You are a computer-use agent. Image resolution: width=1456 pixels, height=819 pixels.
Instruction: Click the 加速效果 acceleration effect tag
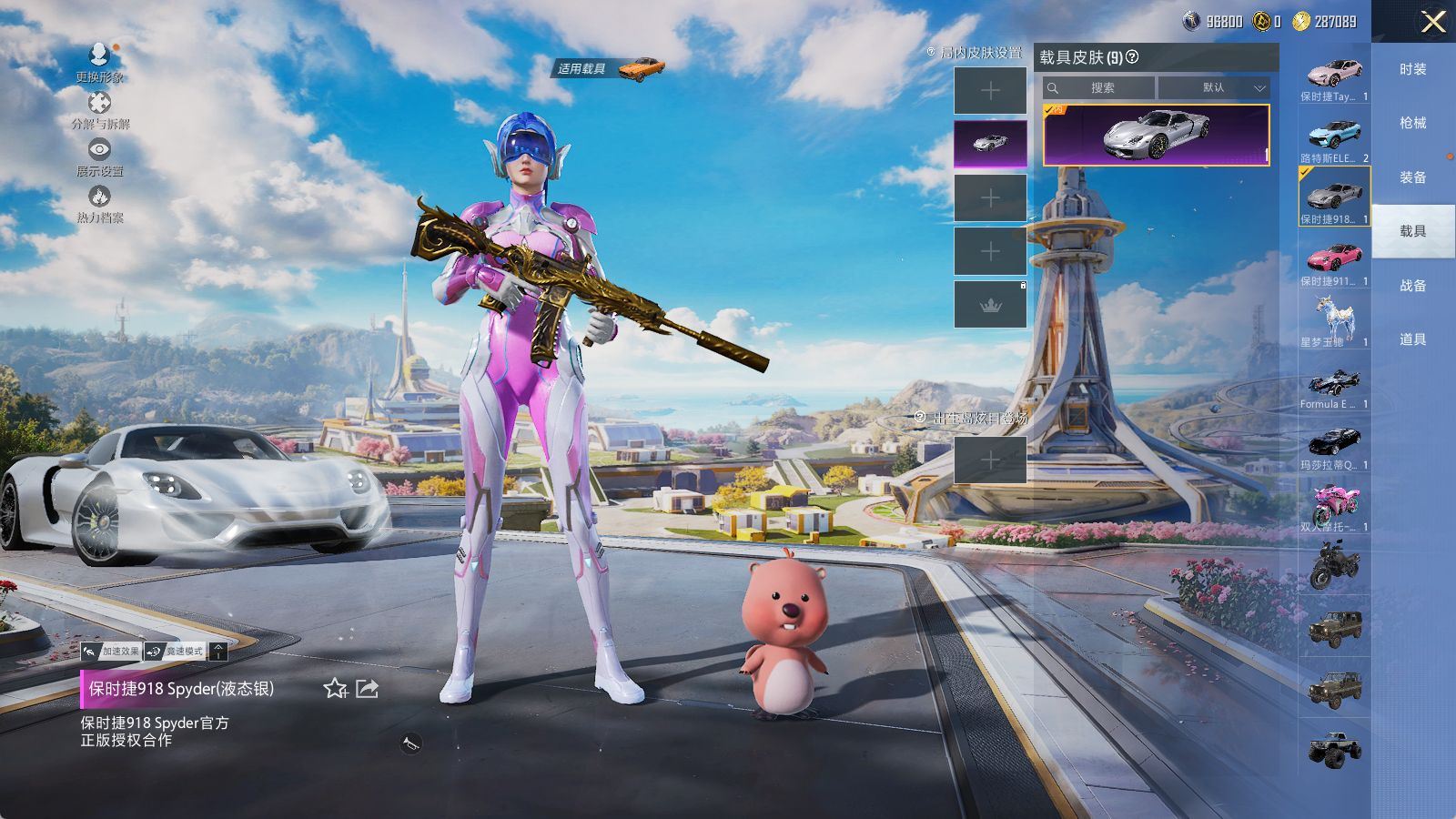tap(111, 651)
